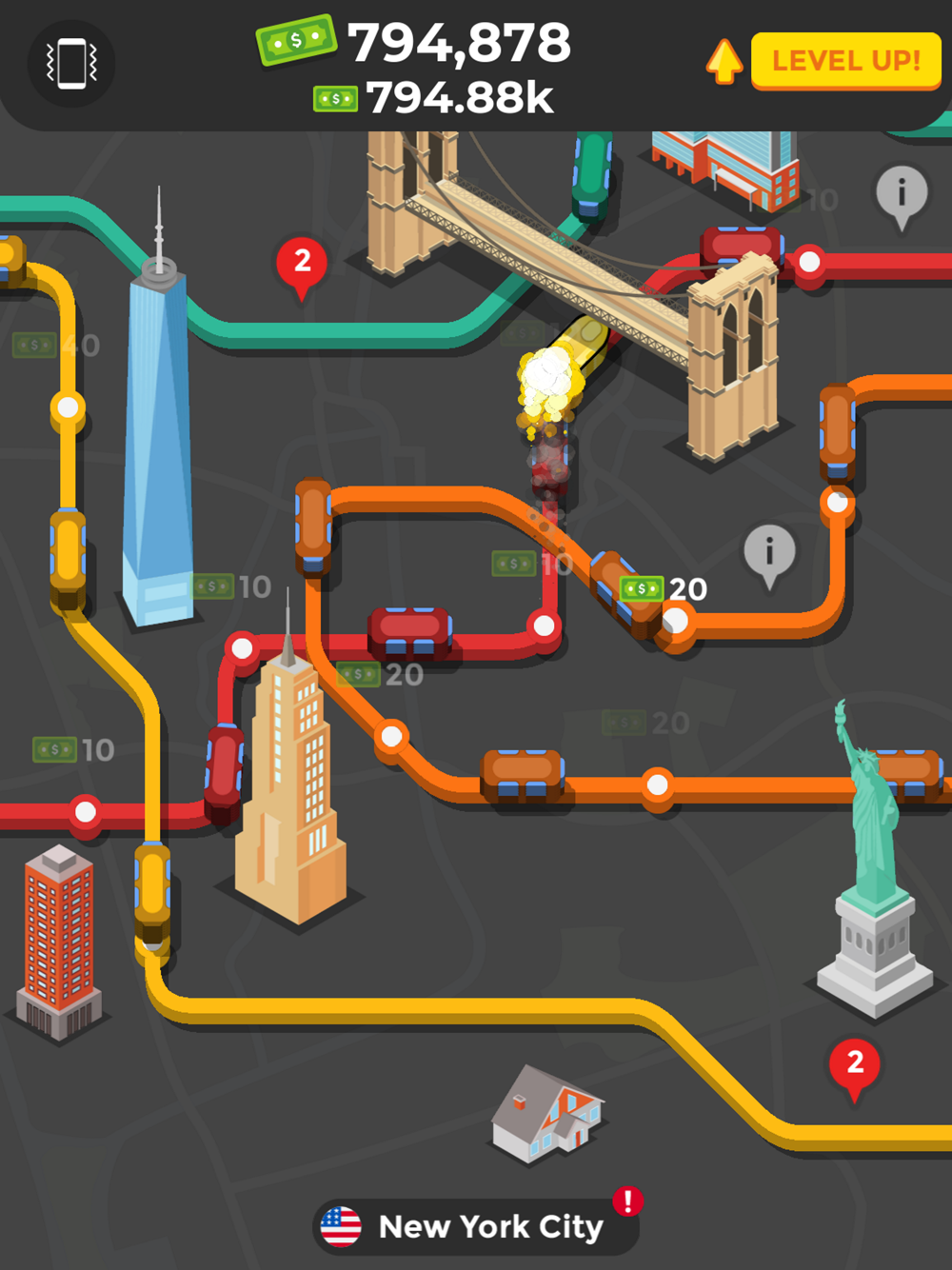Open the New York City selector
The image size is (952, 1270).
pos(476,1226)
